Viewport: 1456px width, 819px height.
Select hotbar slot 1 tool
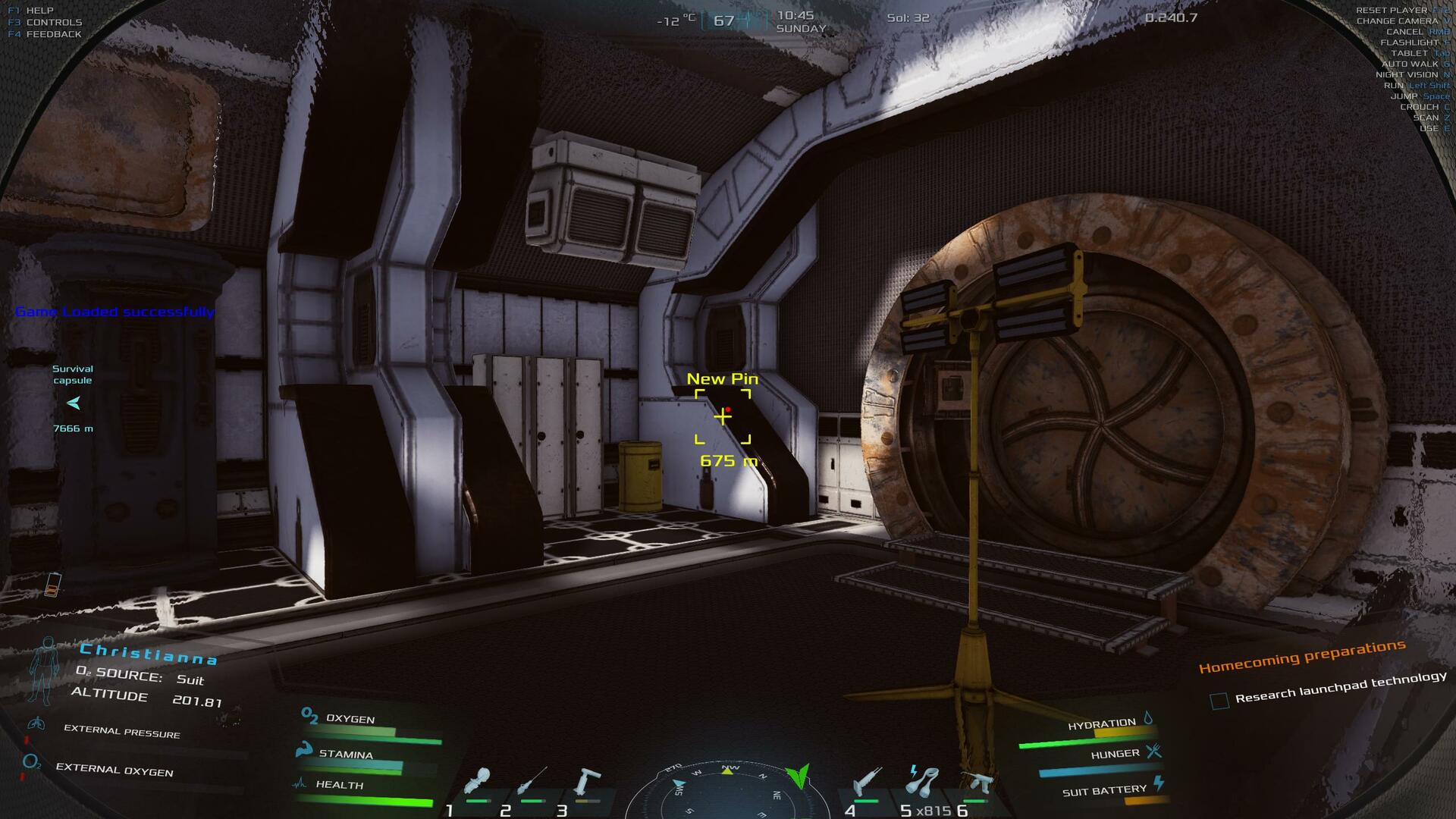click(478, 783)
